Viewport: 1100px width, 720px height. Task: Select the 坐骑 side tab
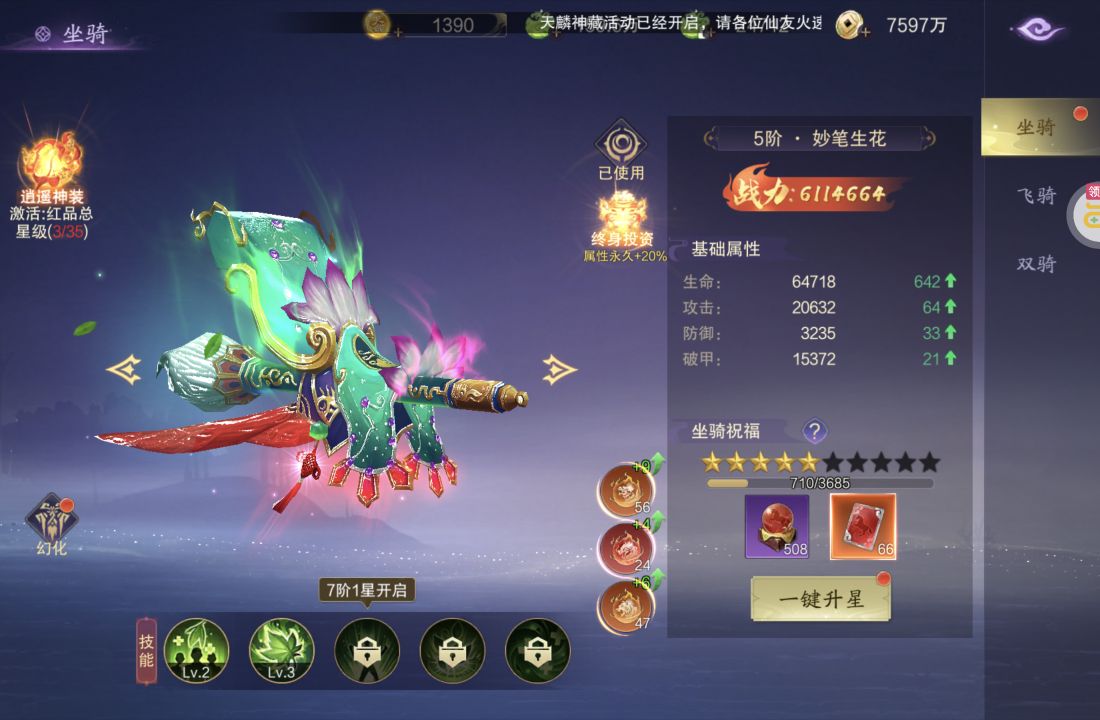pyautogui.click(x=1036, y=127)
